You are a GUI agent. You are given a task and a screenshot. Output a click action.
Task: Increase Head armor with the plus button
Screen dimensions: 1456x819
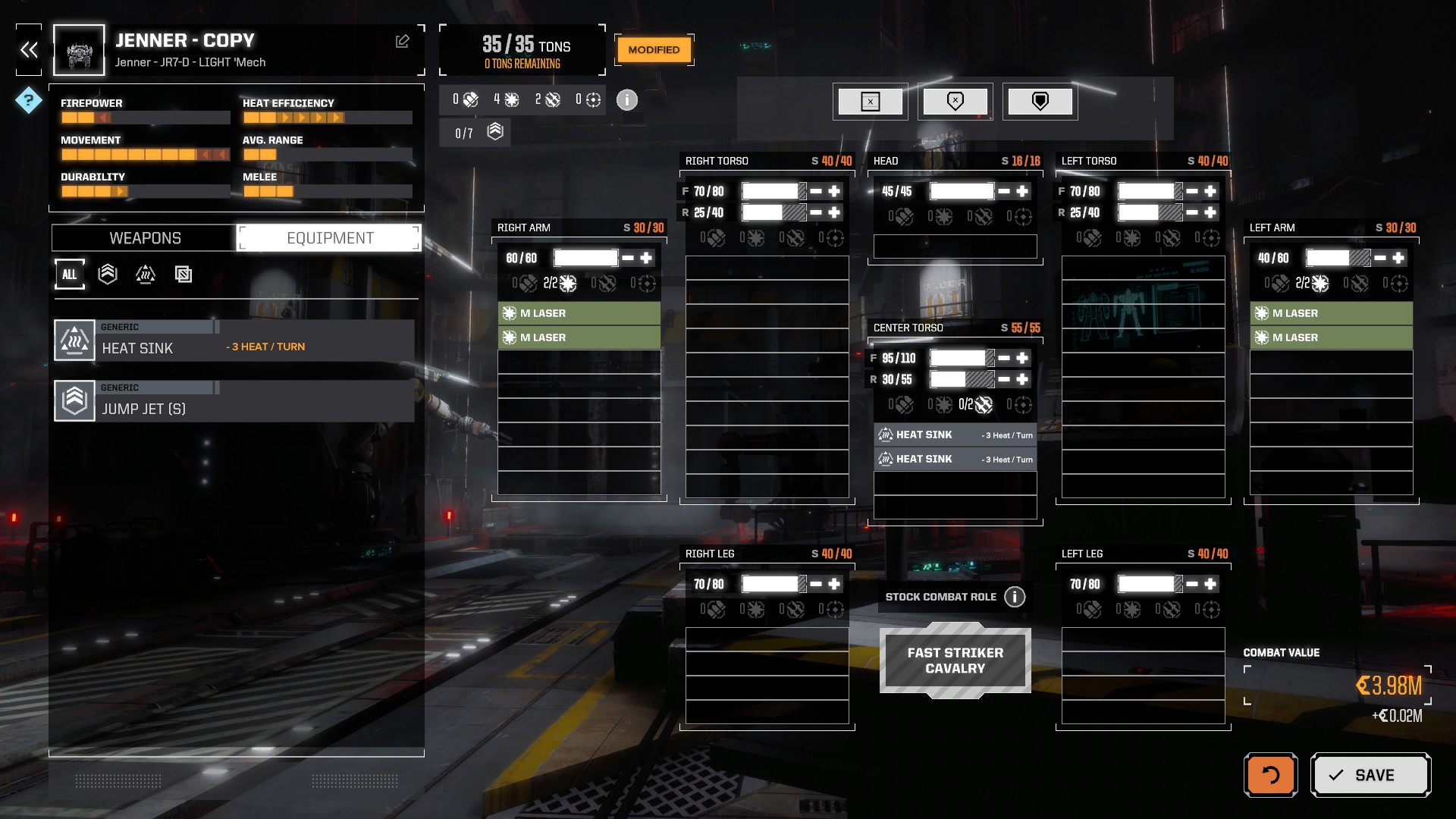tap(1022, 191)
